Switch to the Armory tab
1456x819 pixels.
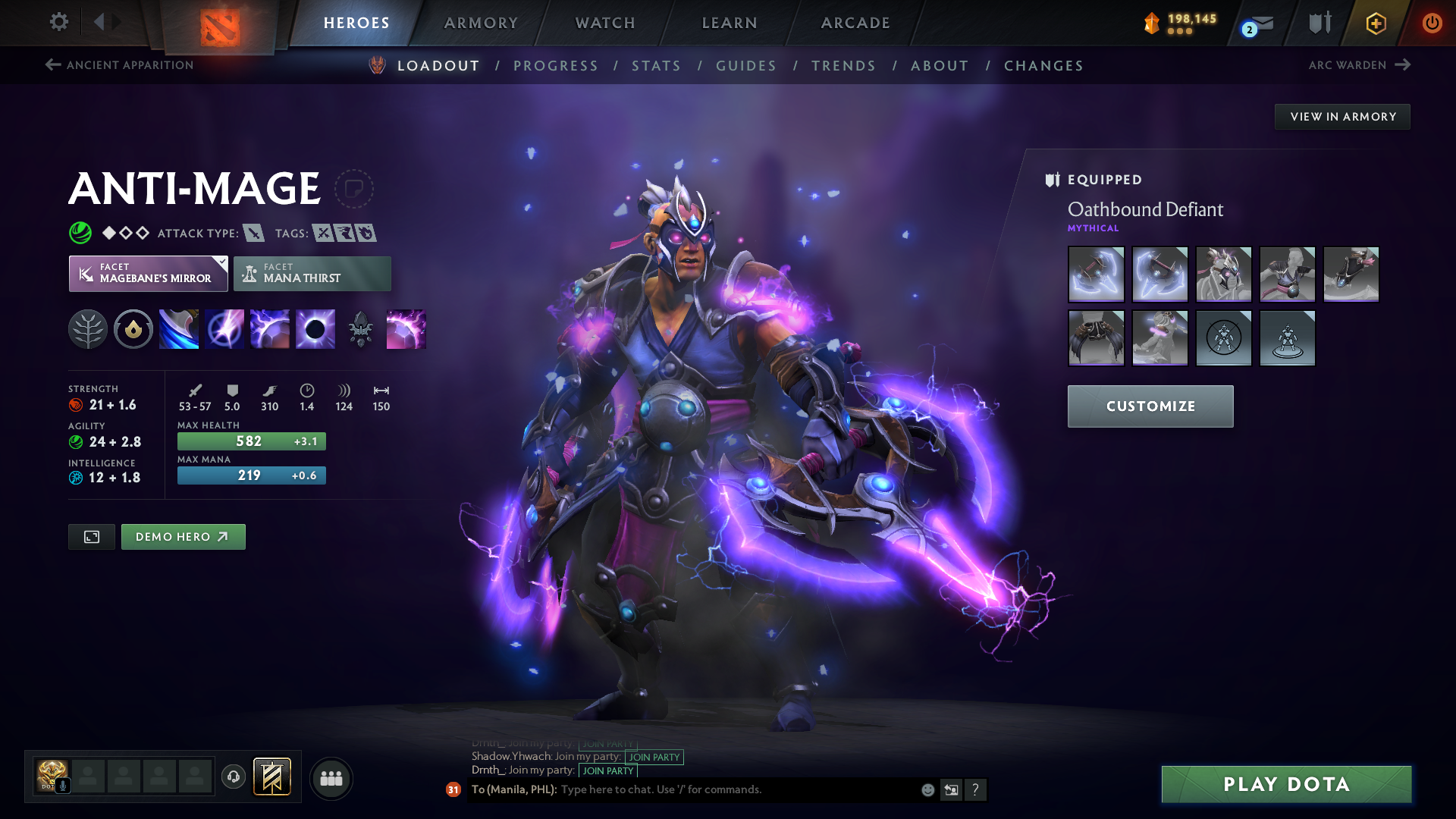(x=481, y=23)
